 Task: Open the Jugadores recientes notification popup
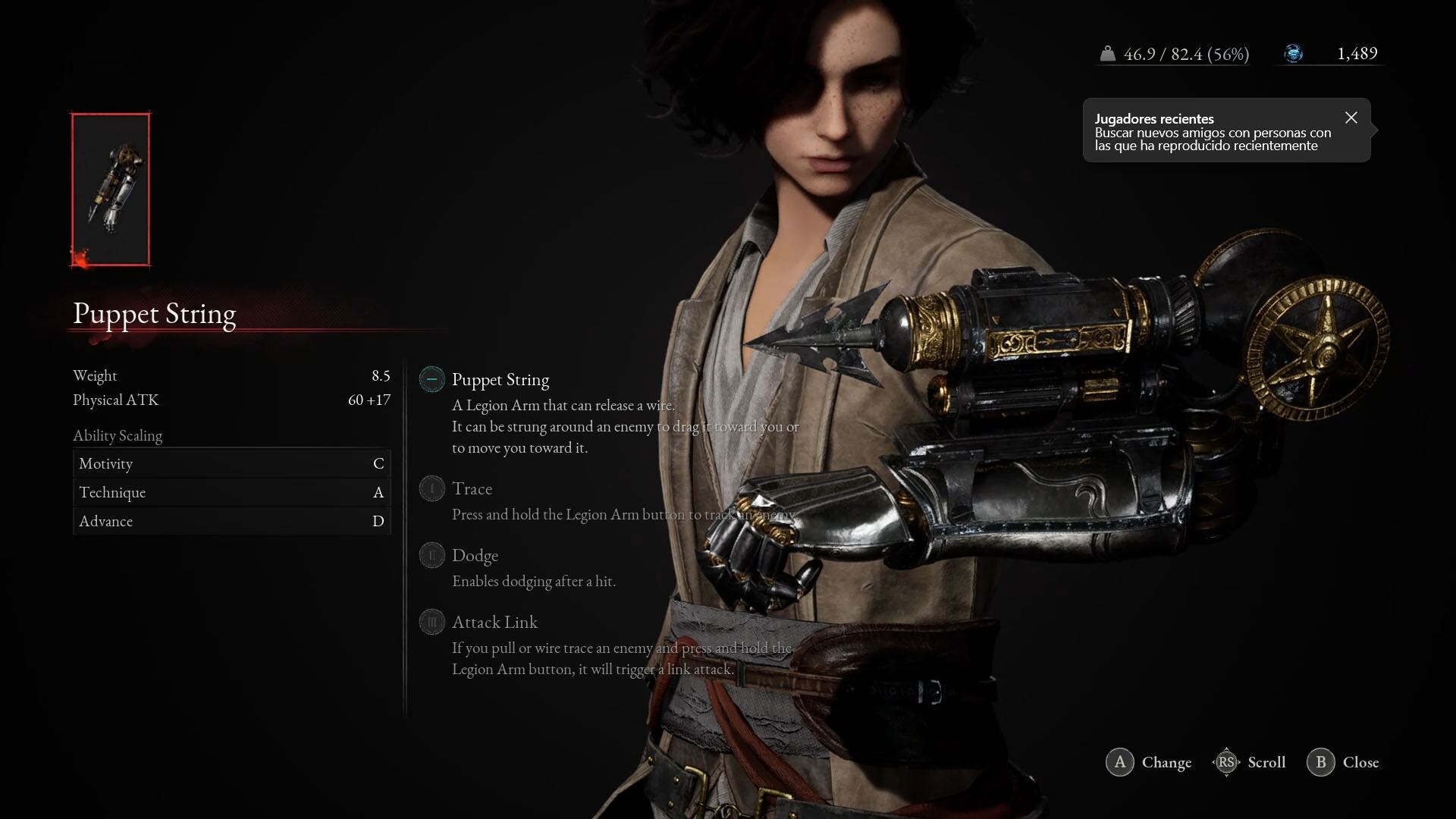[1212, 132]
